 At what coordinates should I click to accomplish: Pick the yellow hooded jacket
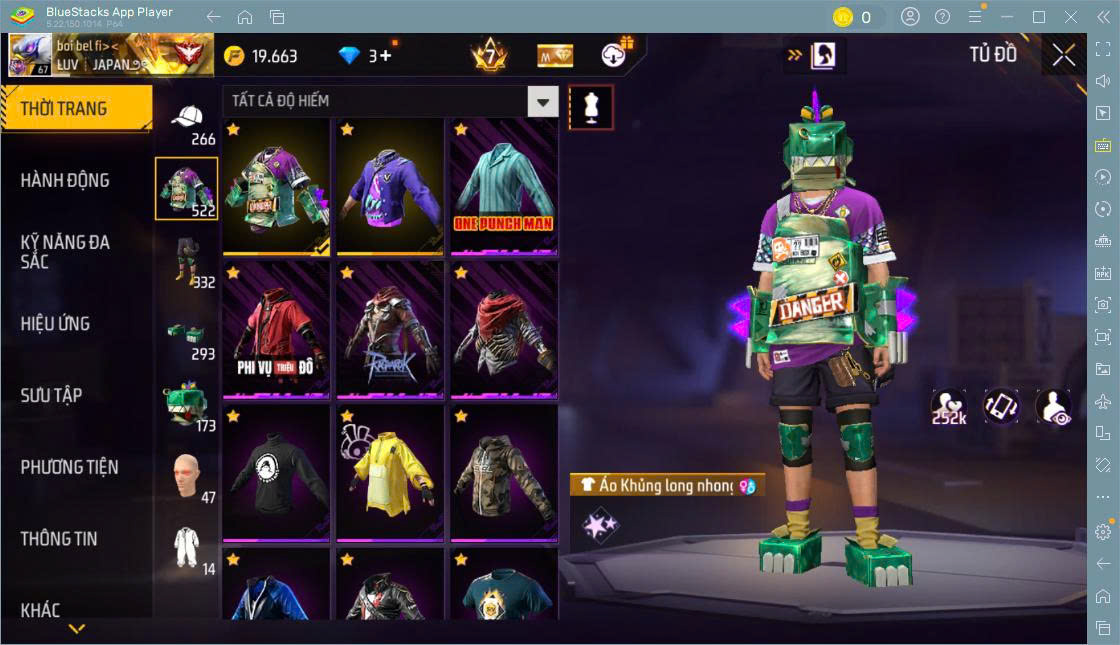pos(390,472)
